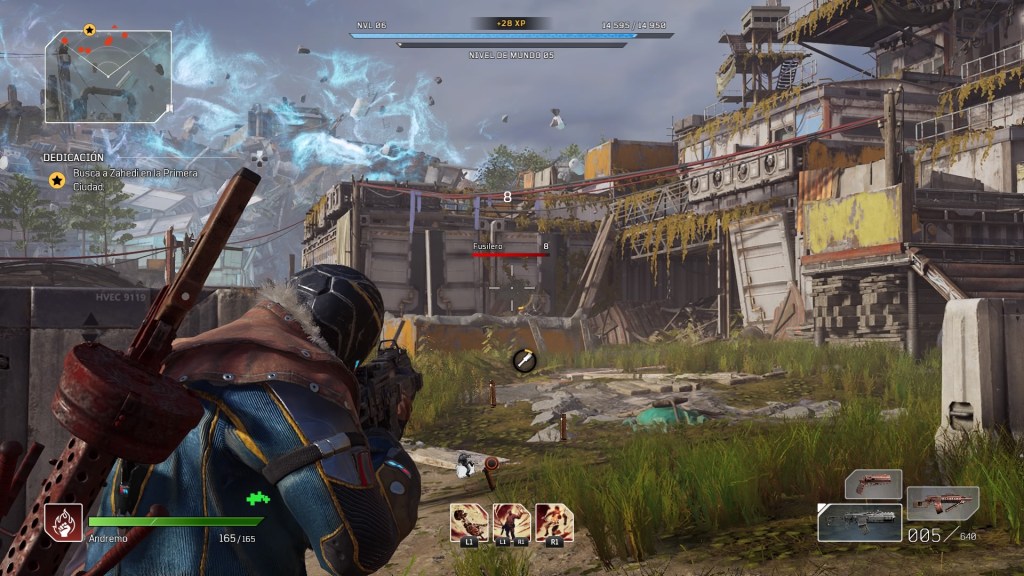The width and height of the screenshot is (1024, 576).
Task: Trigger the third skill icon bound to R1
Action: point(554,523)
